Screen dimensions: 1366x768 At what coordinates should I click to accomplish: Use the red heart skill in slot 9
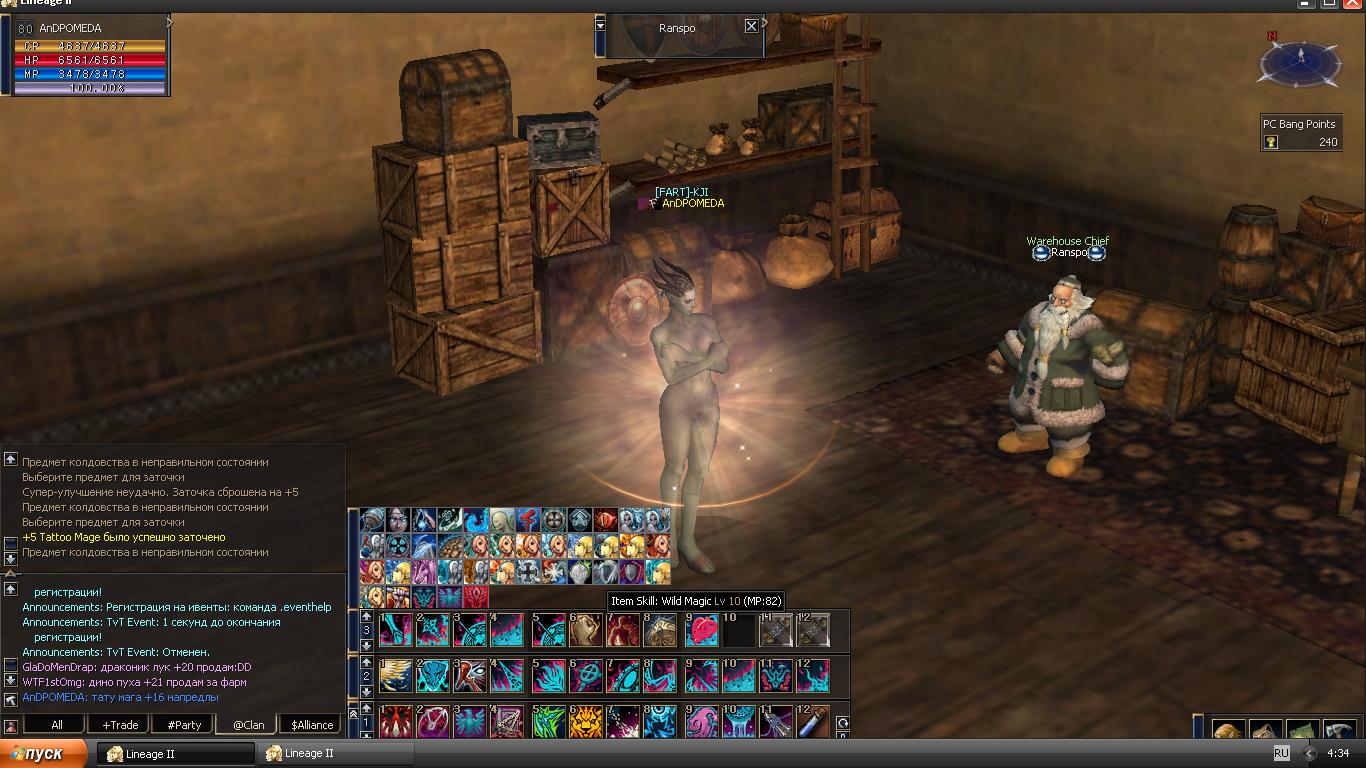click(701, 630)
